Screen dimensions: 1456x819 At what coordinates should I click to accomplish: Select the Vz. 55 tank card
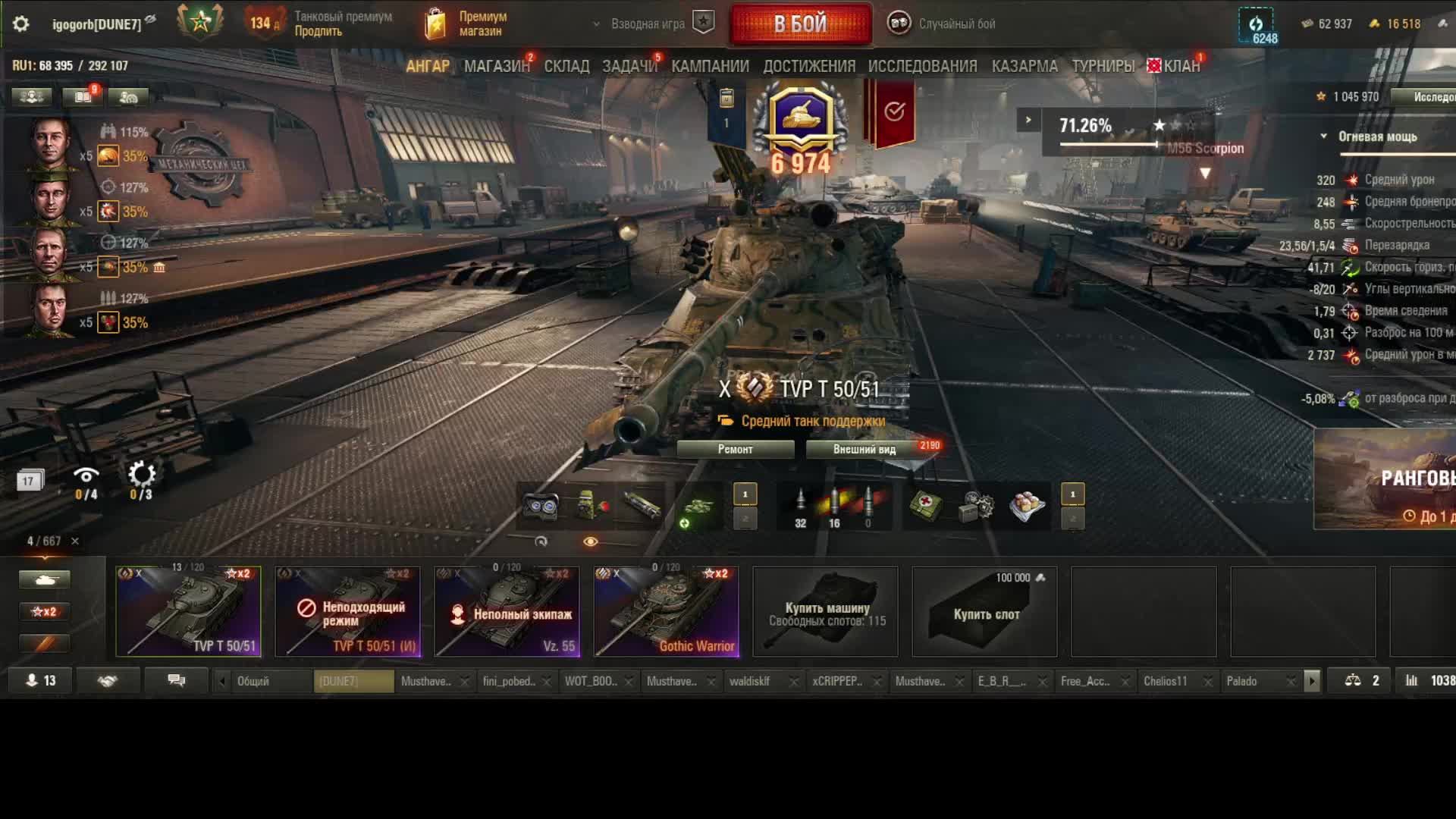point(507,611)
